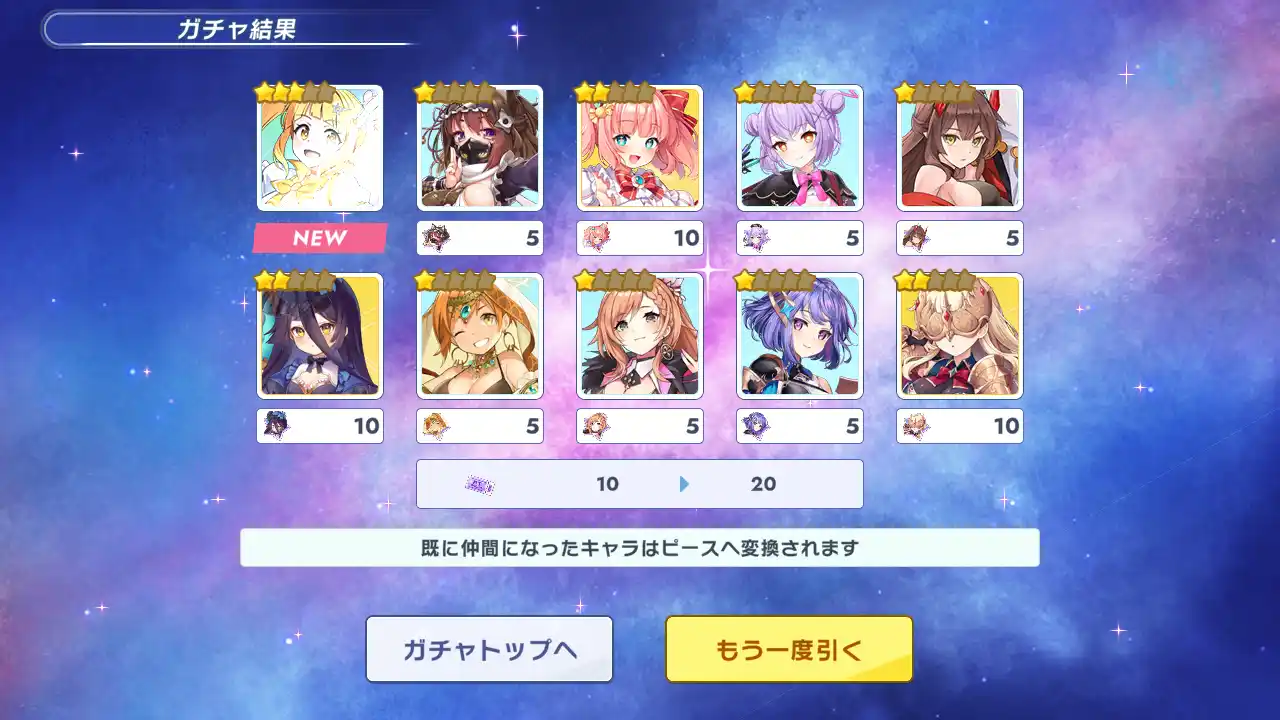Image resolution: width=1280 pixels, height=720 pixels.
Task: Choose the black-haired girl on yellow background
Action: [x=320, y=336]
